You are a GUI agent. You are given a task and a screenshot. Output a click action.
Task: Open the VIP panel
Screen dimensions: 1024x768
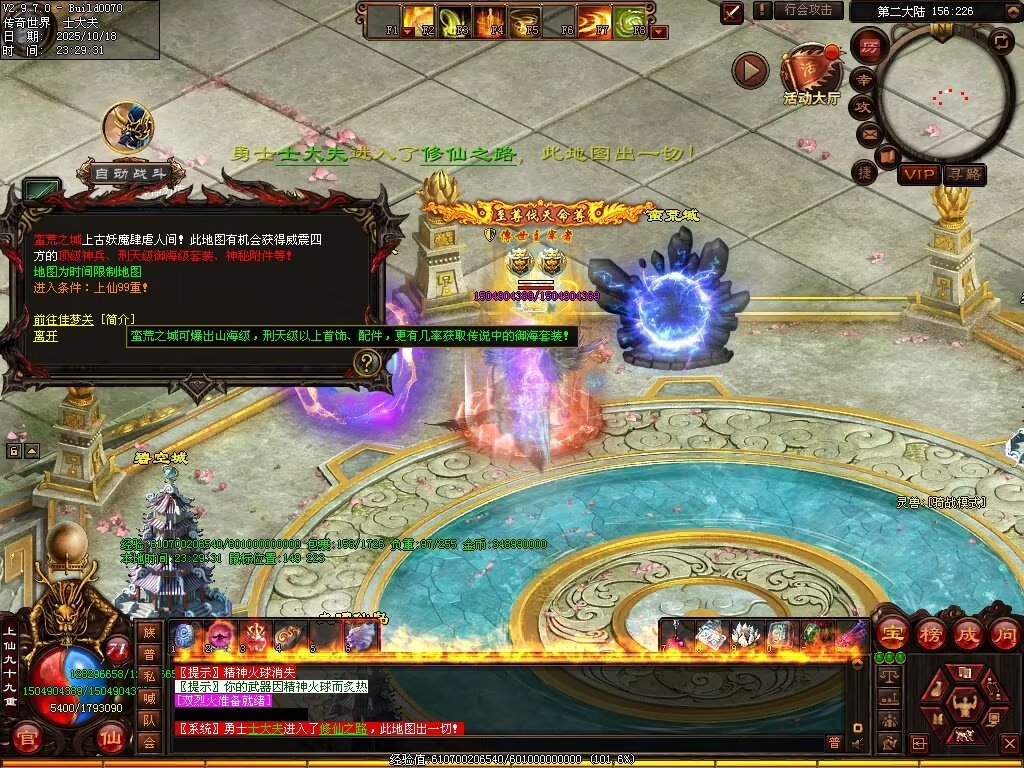coord(917,175)
